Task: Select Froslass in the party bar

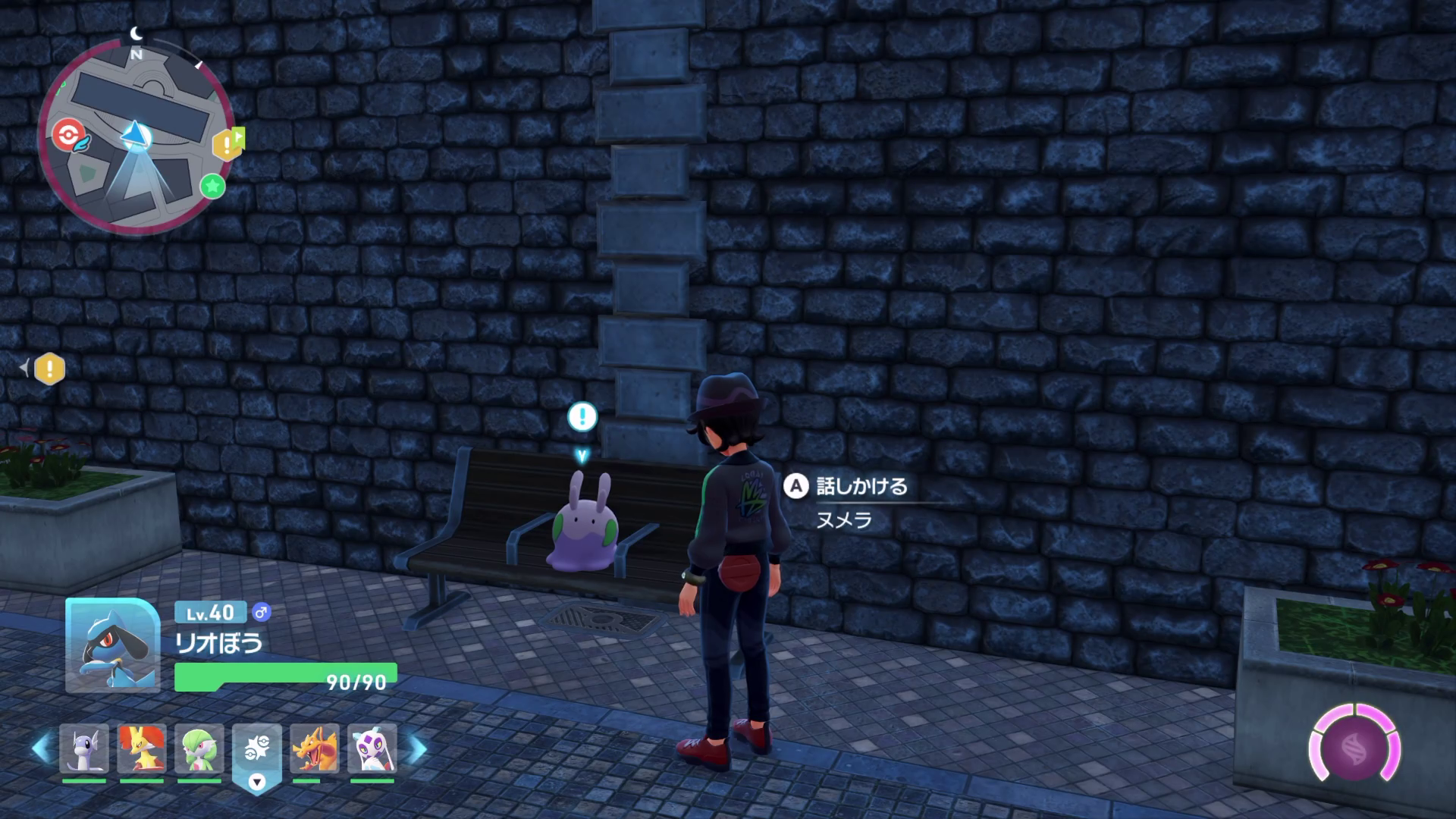Action: [x=372, y=749]
